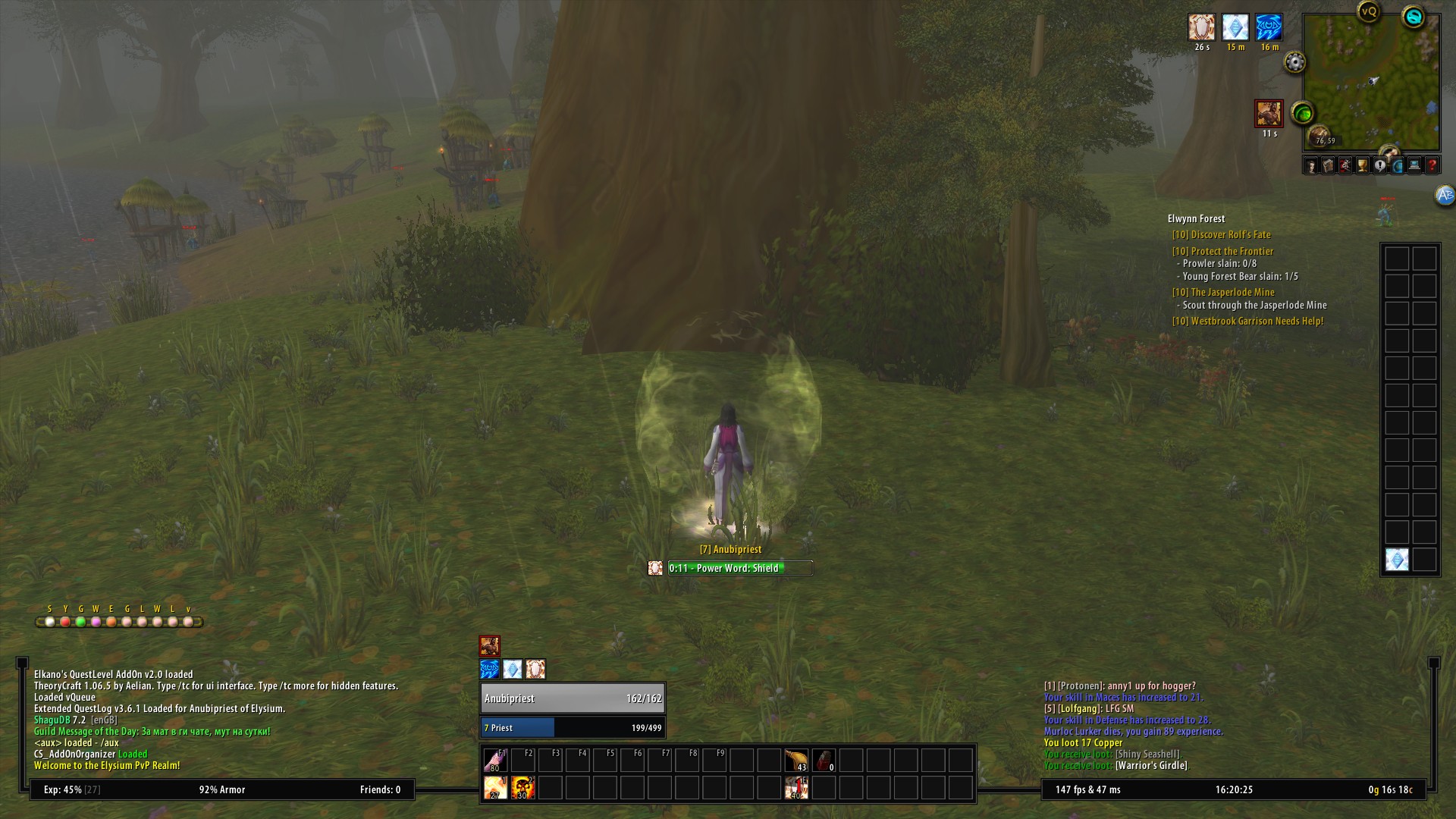Open the bag slot with the blue crystal item

click(x=1397, y=560)
